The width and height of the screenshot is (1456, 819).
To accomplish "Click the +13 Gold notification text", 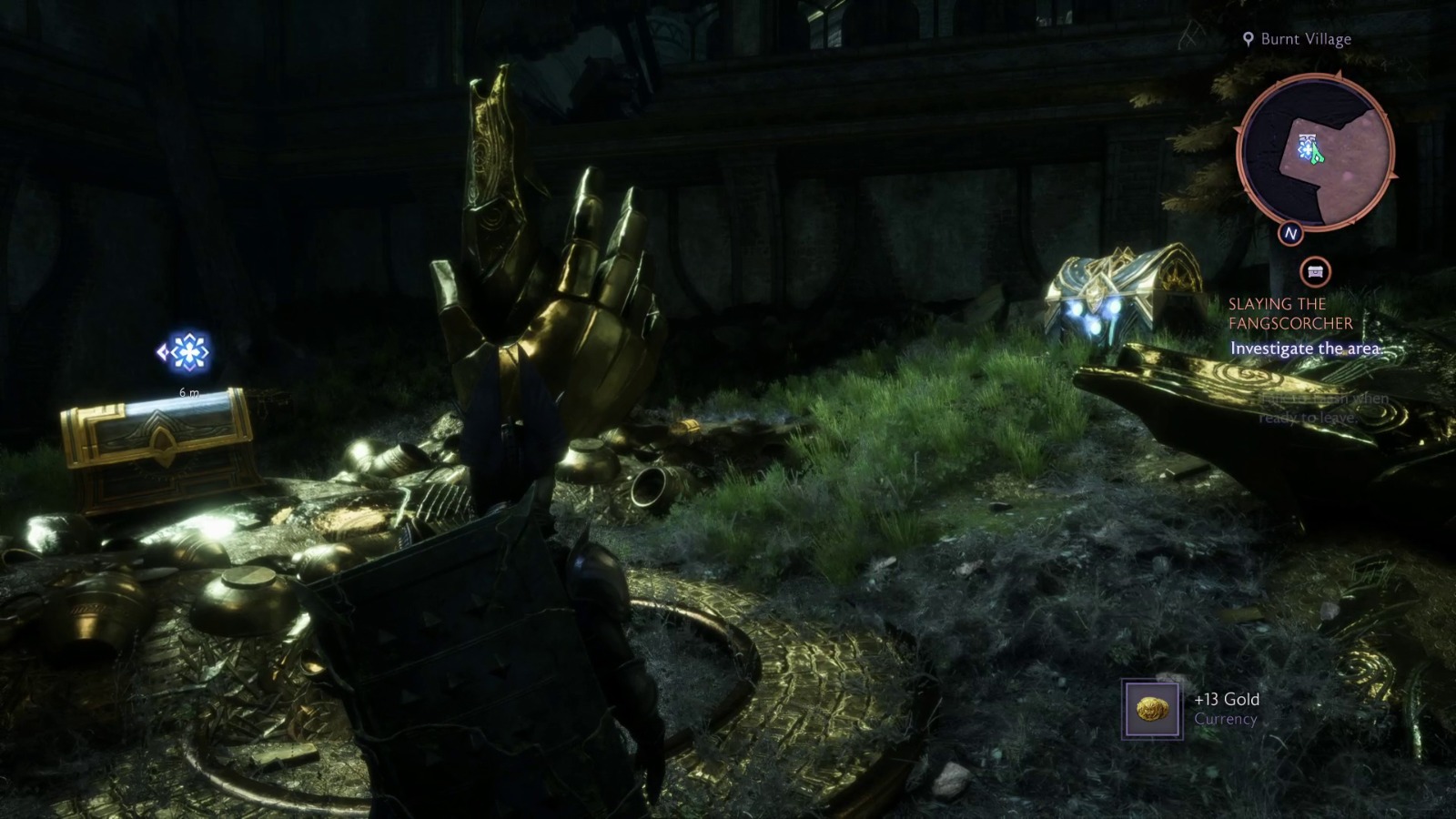I will click(x=1226, y=701).
